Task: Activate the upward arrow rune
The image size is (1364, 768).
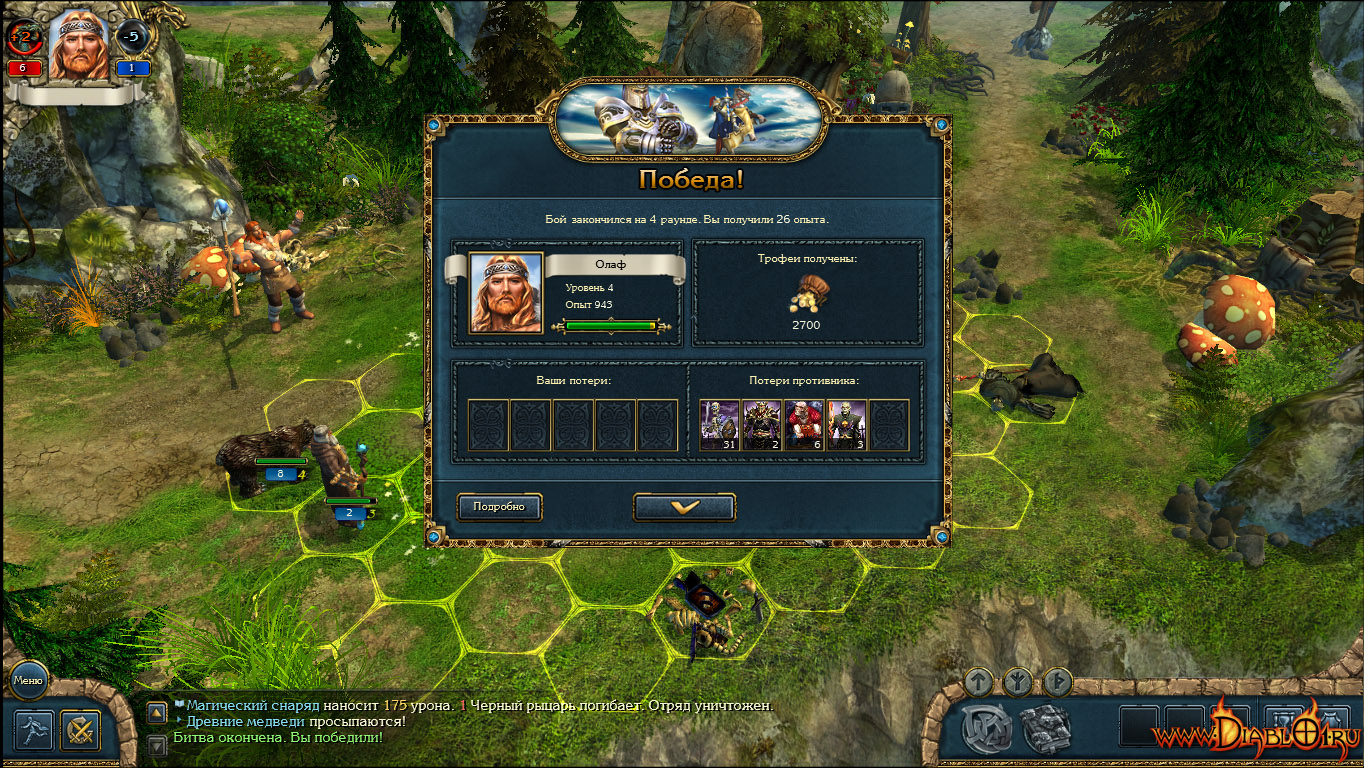Action: click(x=980, y=682)
